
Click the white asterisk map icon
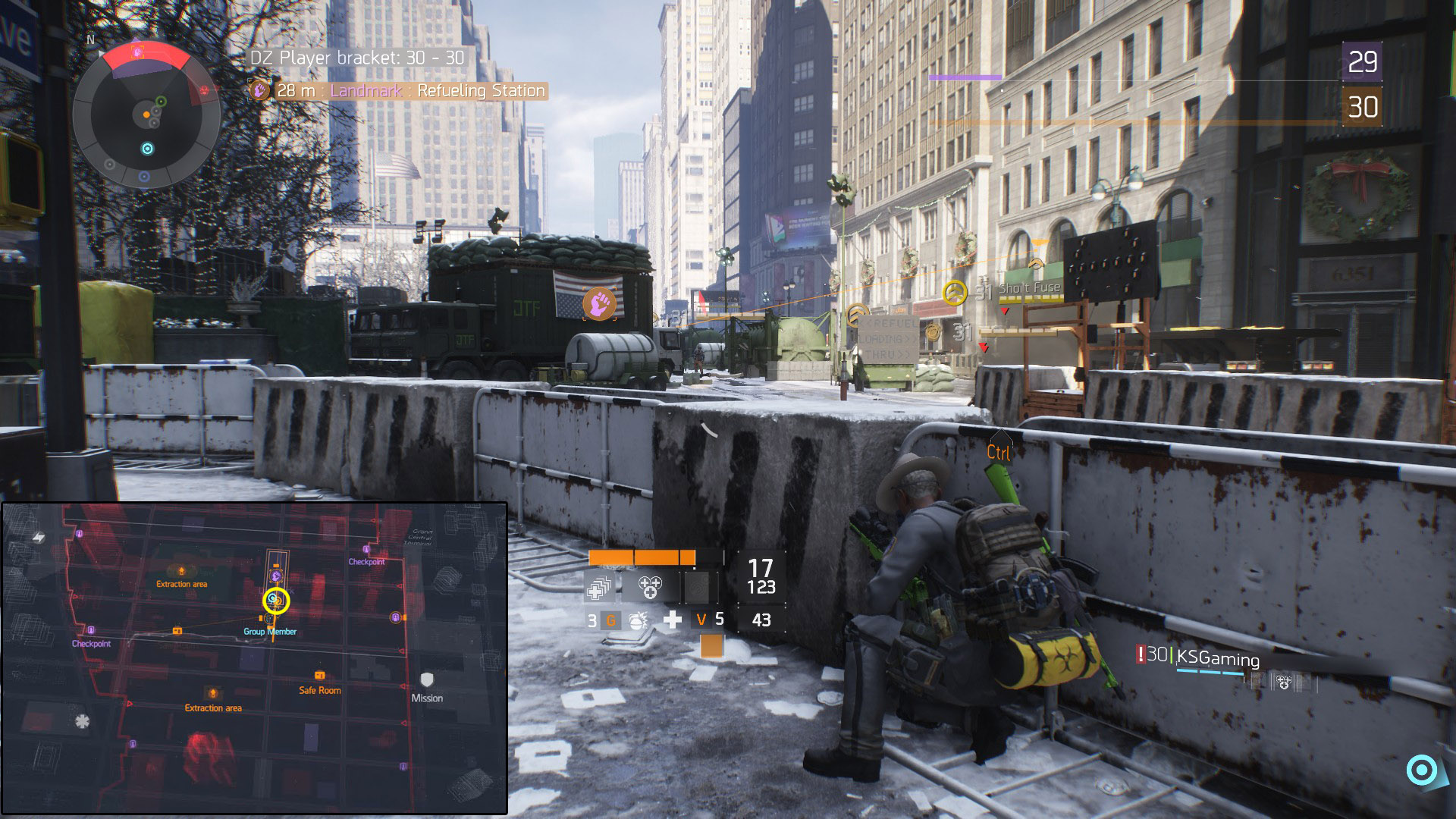click(82, 721)
